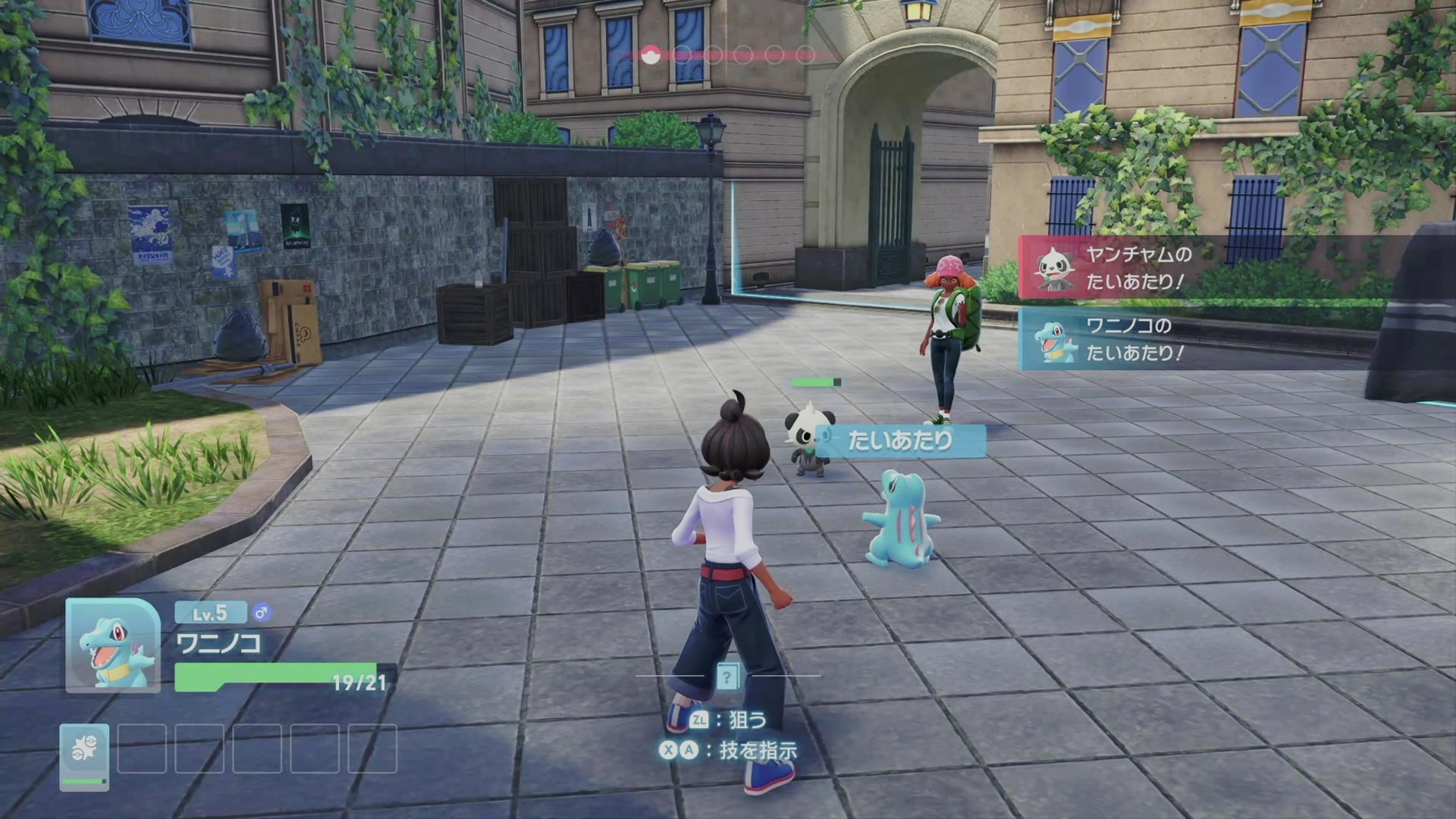1456x819 pixels.
Task: Click the question mark item icon
Action: point(727,676)
